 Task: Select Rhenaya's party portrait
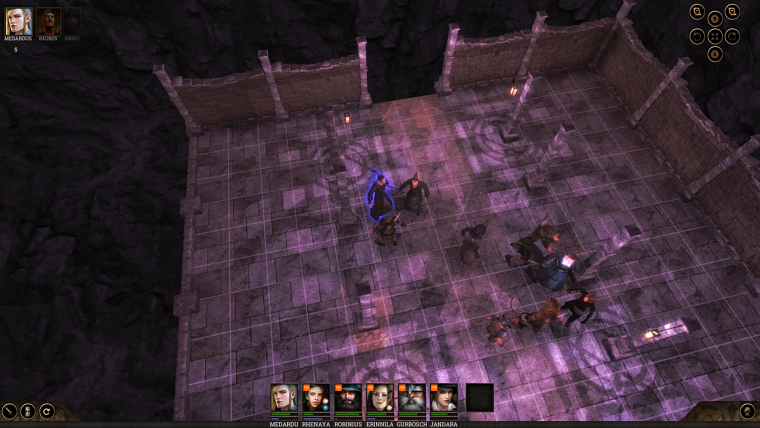tap(316, 398)
